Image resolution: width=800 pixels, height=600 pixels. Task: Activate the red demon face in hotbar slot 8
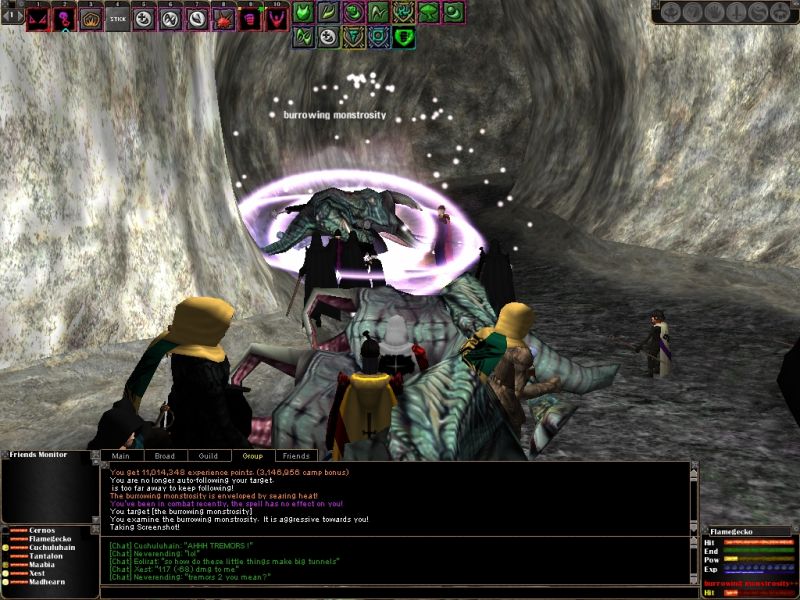(x=223, y=19)
